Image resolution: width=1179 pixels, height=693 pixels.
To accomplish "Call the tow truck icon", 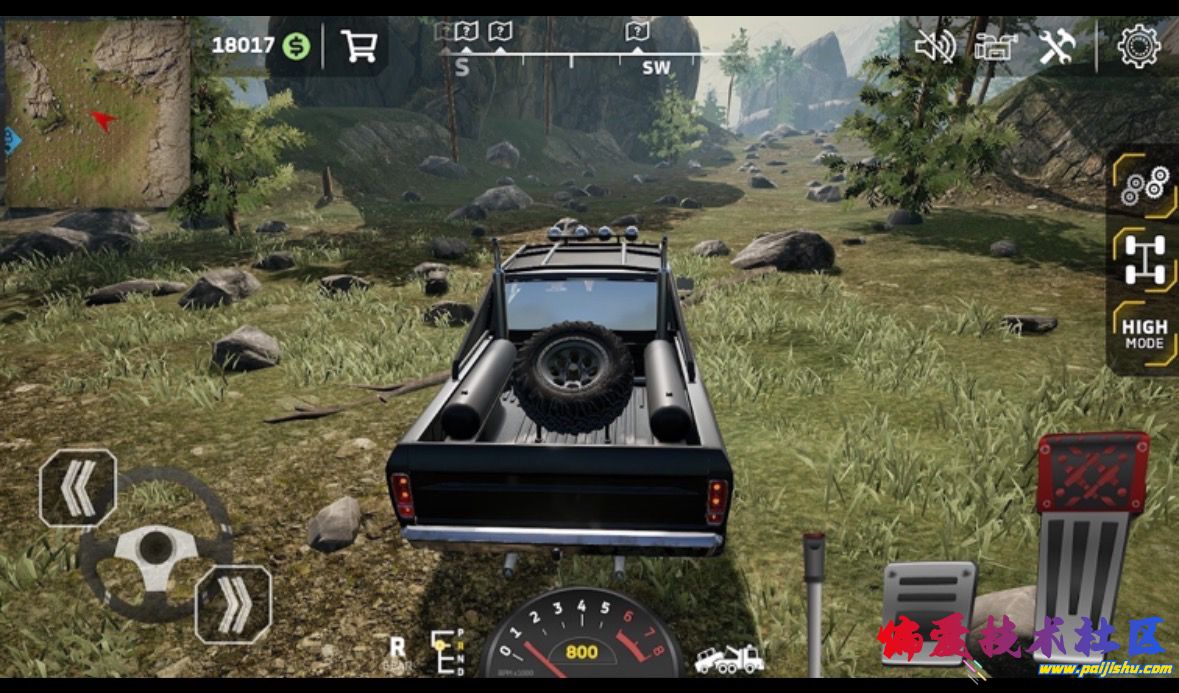I will [729, 658].
